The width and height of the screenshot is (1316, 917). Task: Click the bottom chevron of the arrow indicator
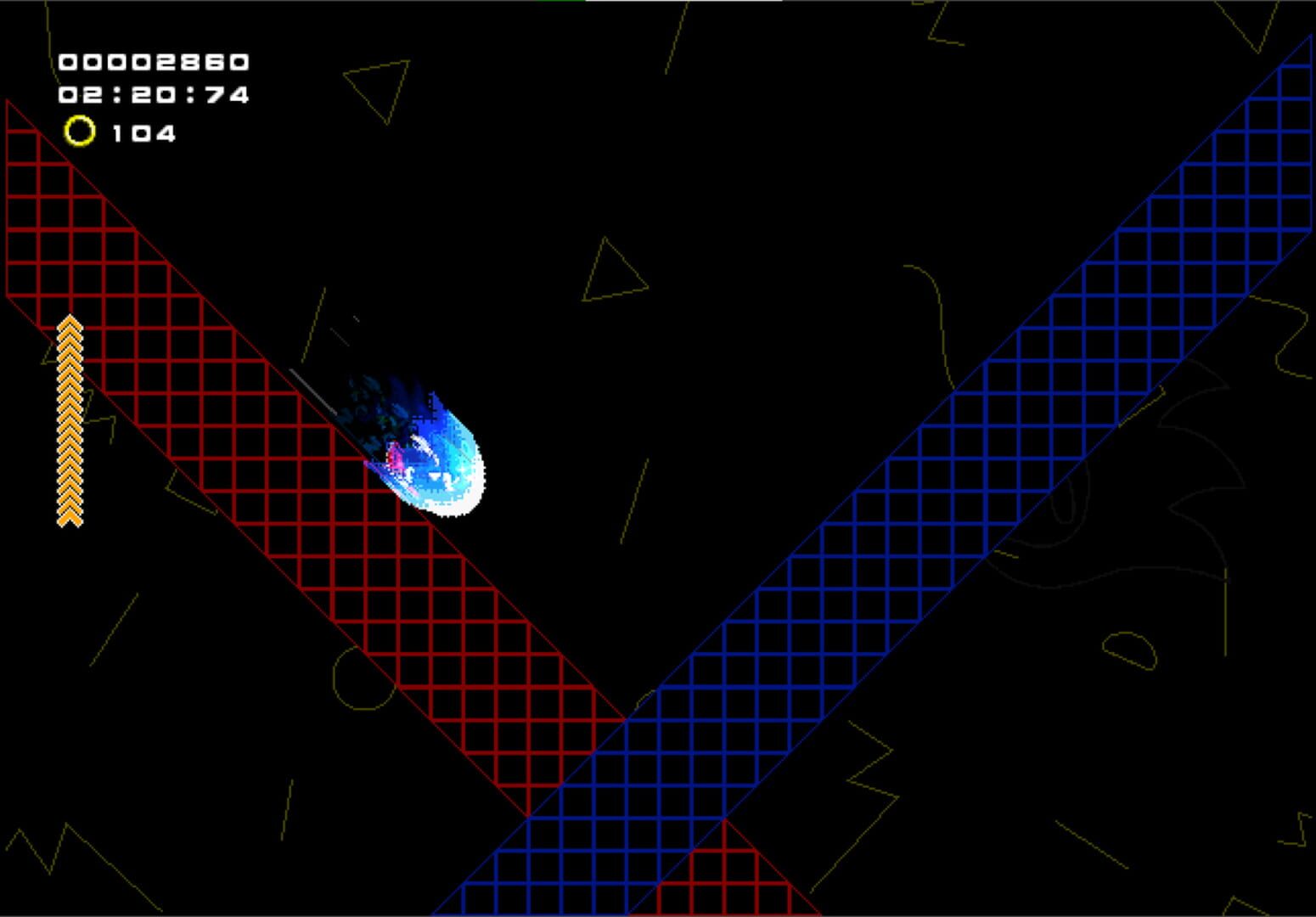pyautogui.click(x=69, y=520)
